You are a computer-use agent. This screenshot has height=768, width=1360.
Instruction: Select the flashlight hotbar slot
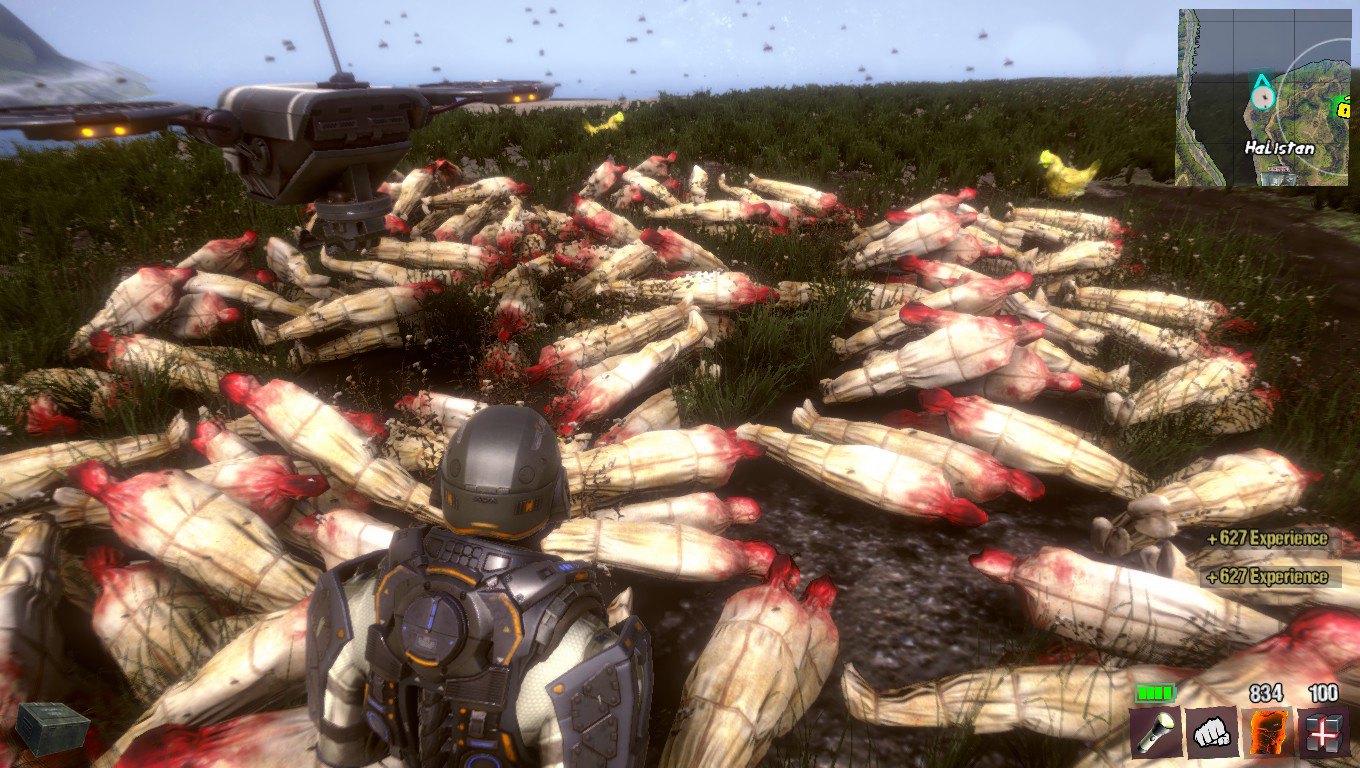[x=1156, y=732]
